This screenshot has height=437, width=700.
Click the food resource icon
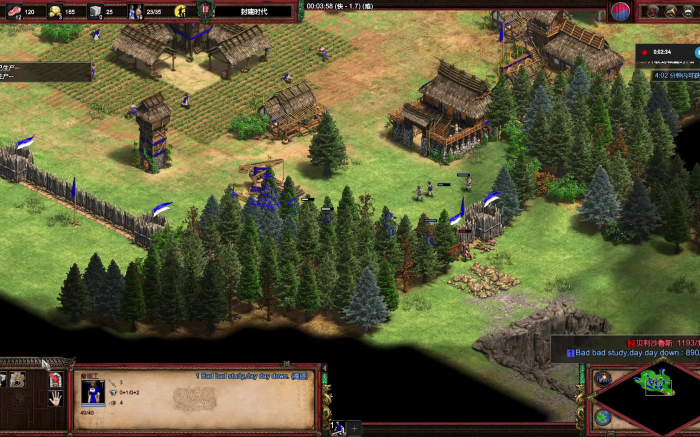[13, 11]
